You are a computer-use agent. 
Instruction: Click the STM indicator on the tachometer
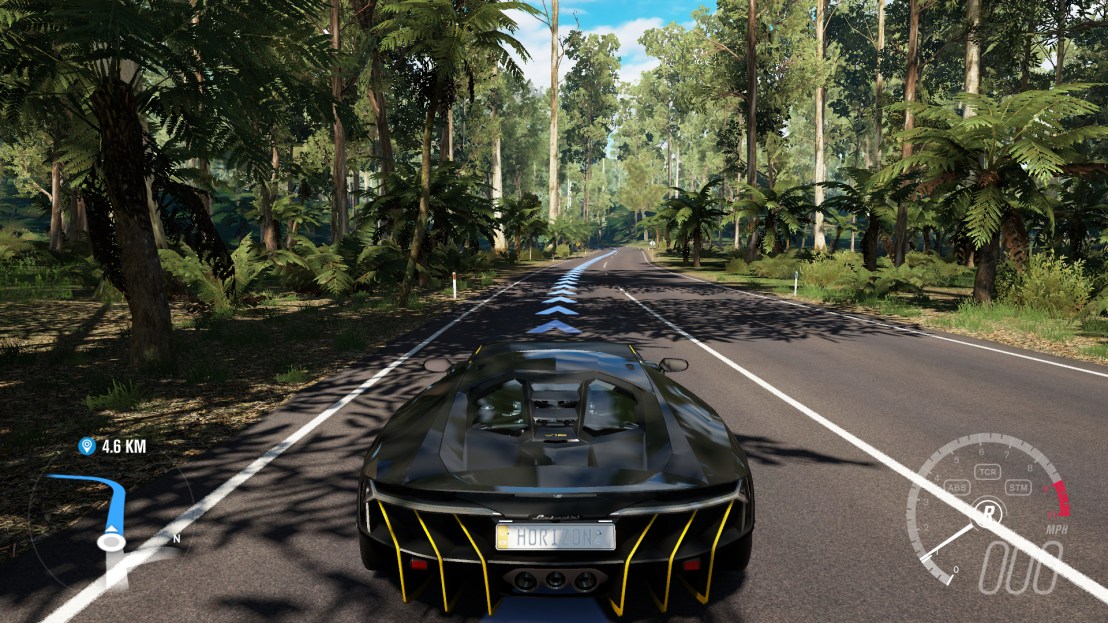coord(1019,488)
